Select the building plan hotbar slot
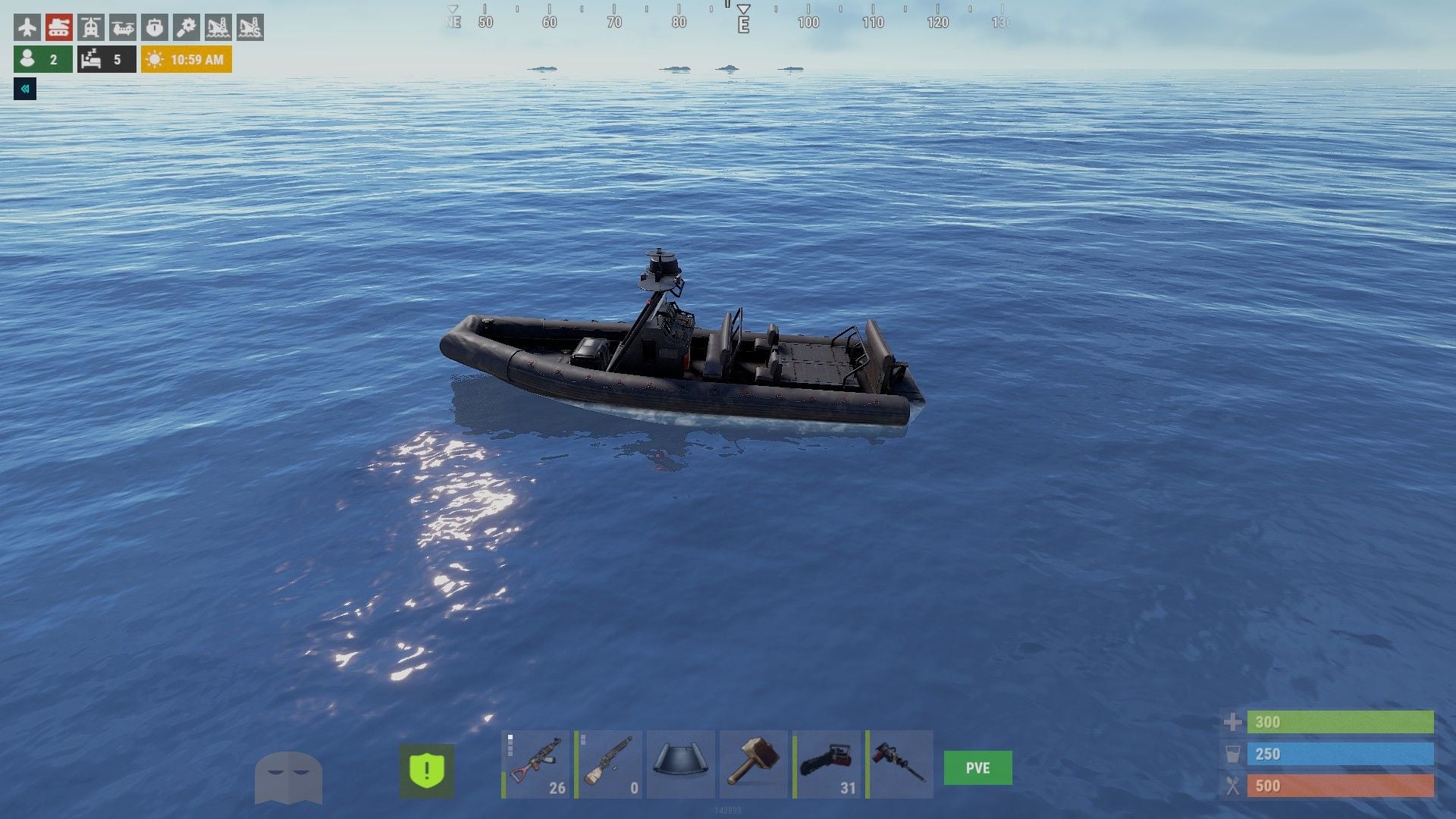This screenshot has width=1456, height=819. tap(681, 764)
